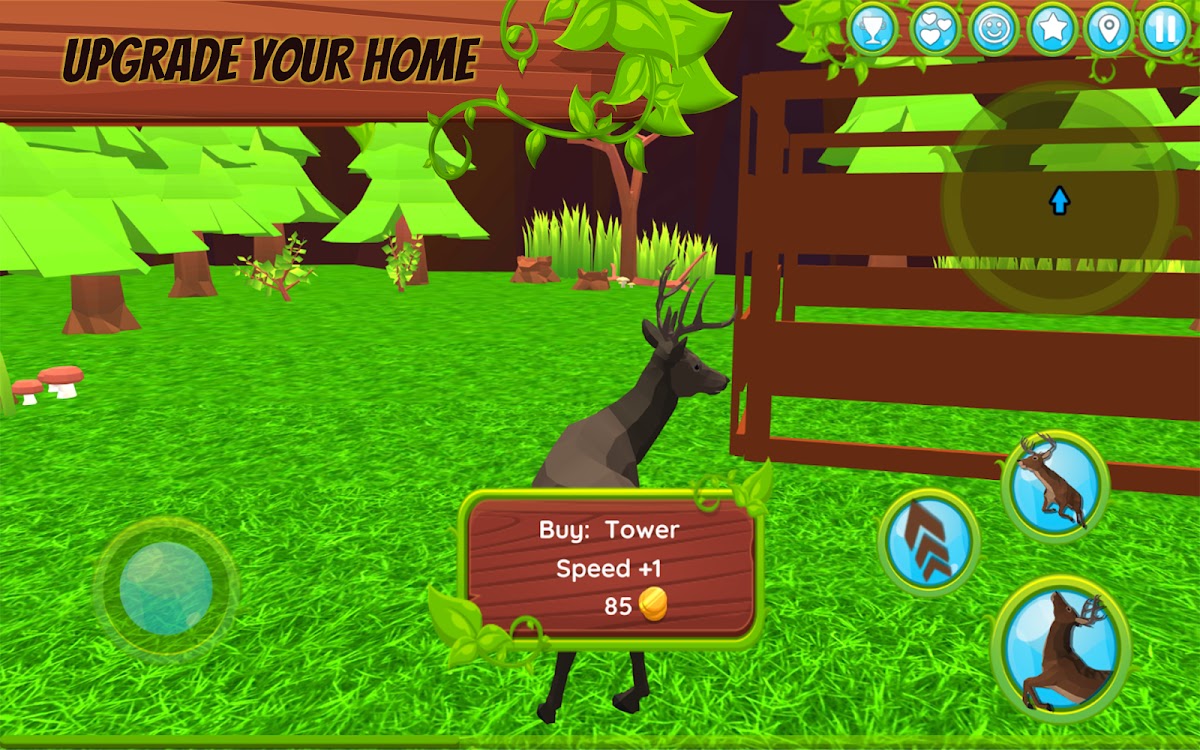Activate the chevron sprint boost button
The image size is (1200, 750).
tap(929, 542)
